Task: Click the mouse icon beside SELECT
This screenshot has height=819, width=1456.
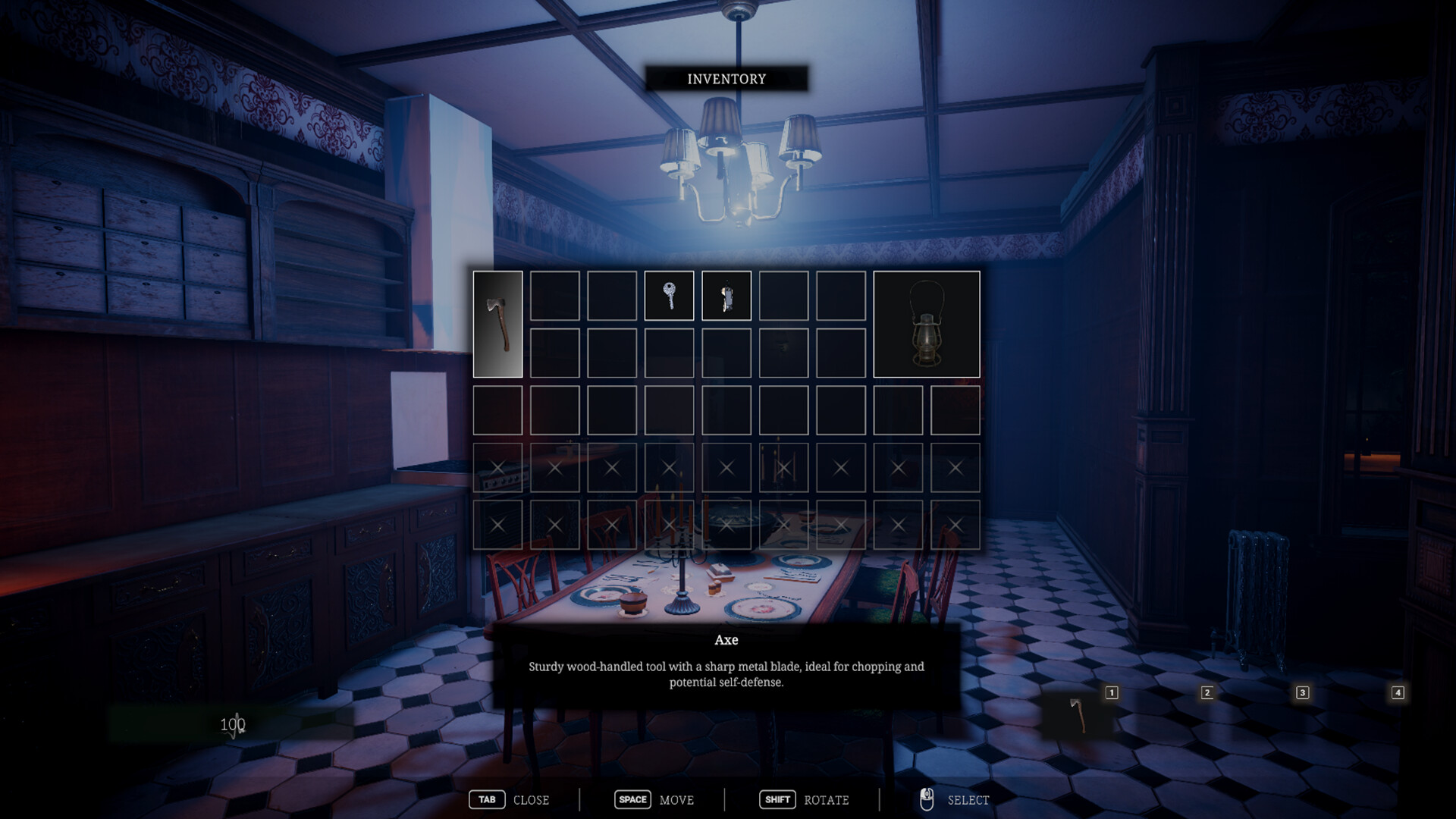Action: tap(927, 799)
